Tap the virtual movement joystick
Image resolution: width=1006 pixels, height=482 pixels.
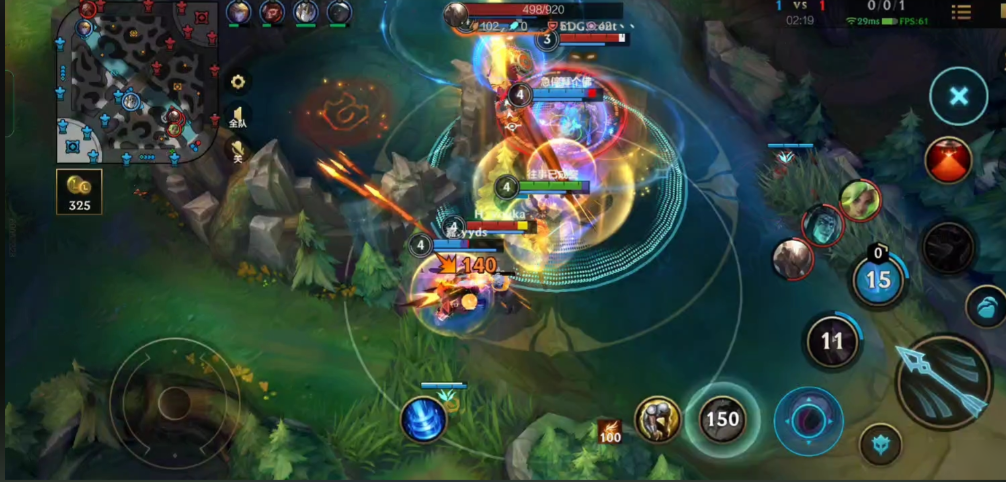click(174, 402)
